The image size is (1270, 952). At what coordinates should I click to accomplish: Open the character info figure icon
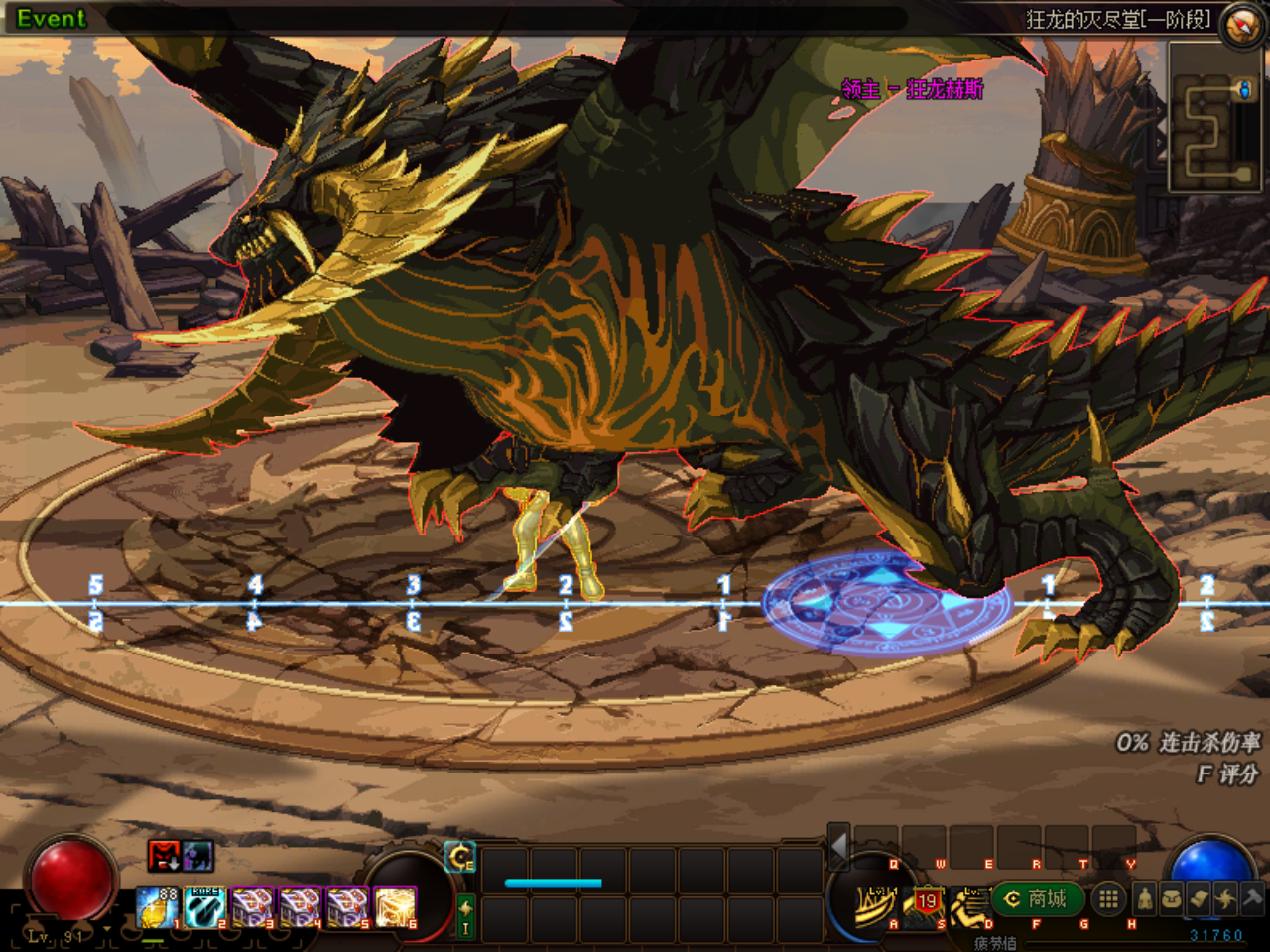[x=1145, y=899]
